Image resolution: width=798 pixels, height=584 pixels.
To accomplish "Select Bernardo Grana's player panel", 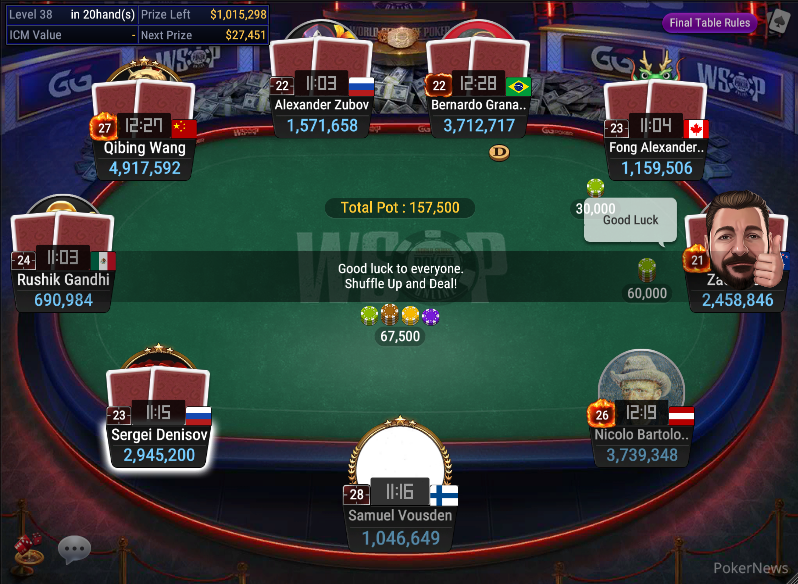I will tap(479, 114).
